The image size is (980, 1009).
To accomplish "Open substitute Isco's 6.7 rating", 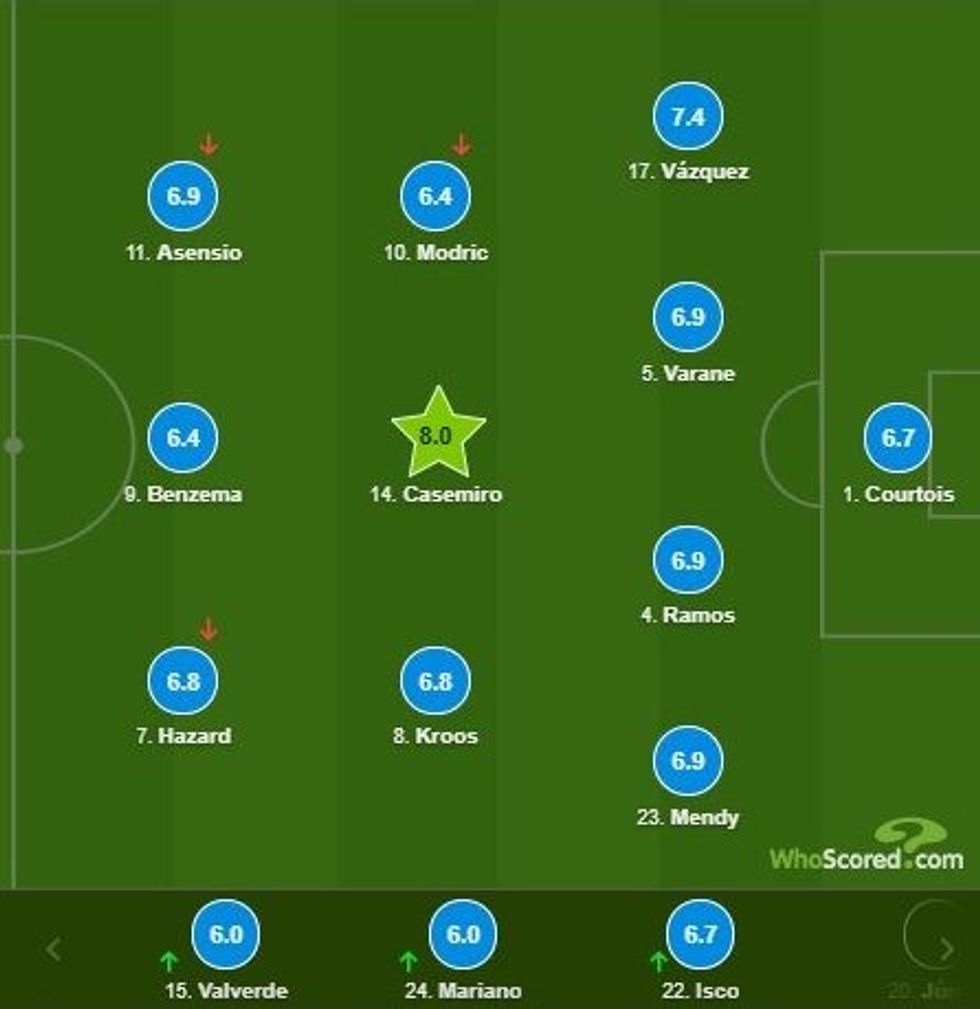I will coord(700,935).
